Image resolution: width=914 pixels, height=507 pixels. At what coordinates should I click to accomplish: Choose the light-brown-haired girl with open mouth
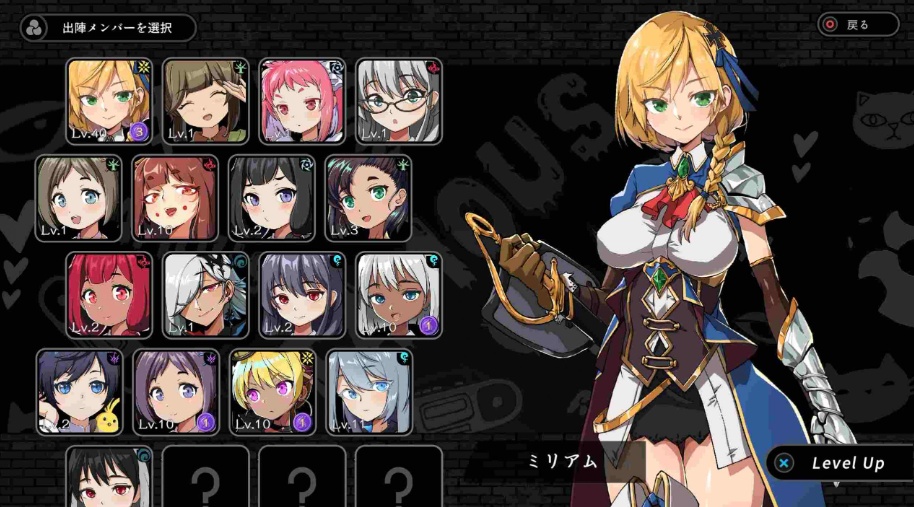tap(78, 198)
